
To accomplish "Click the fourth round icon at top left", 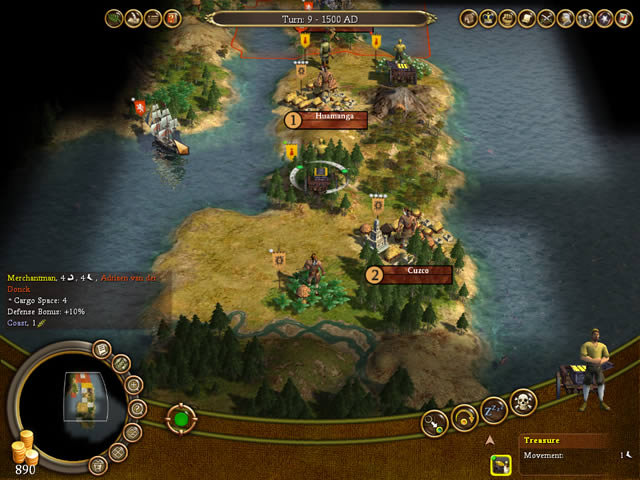I will coord(172,18).
